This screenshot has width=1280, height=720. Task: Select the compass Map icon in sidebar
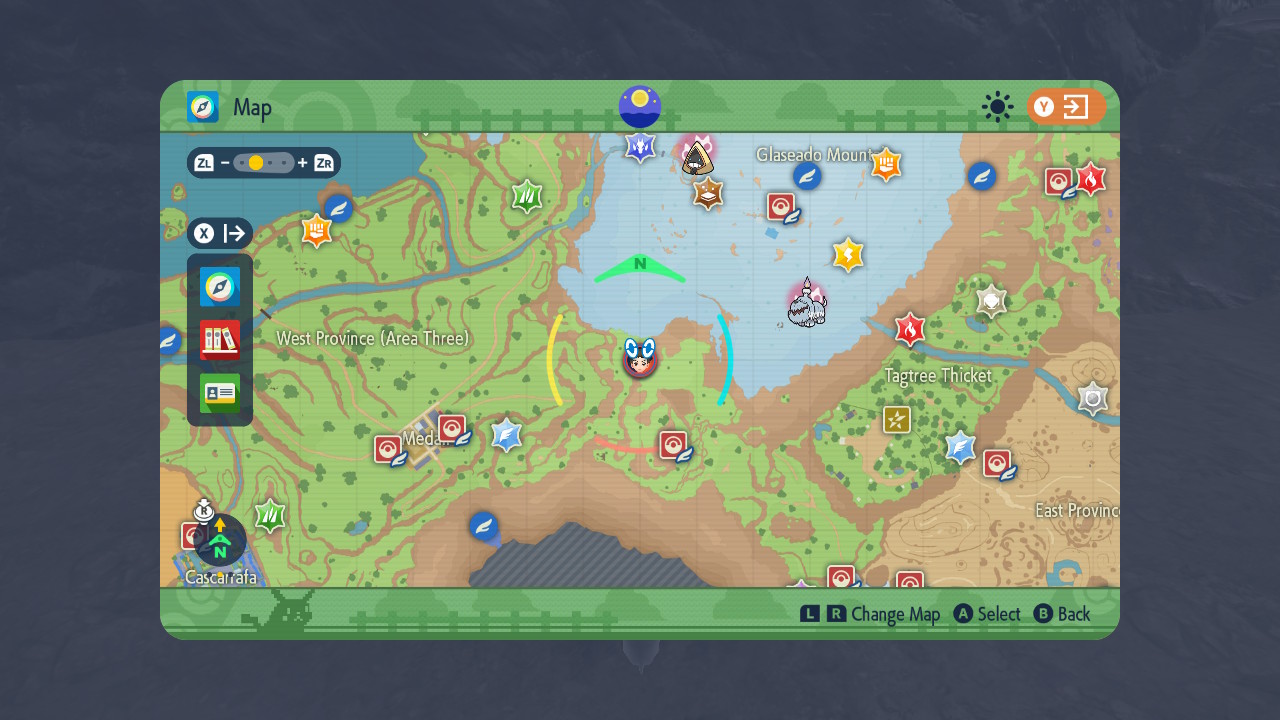point(219,287)
